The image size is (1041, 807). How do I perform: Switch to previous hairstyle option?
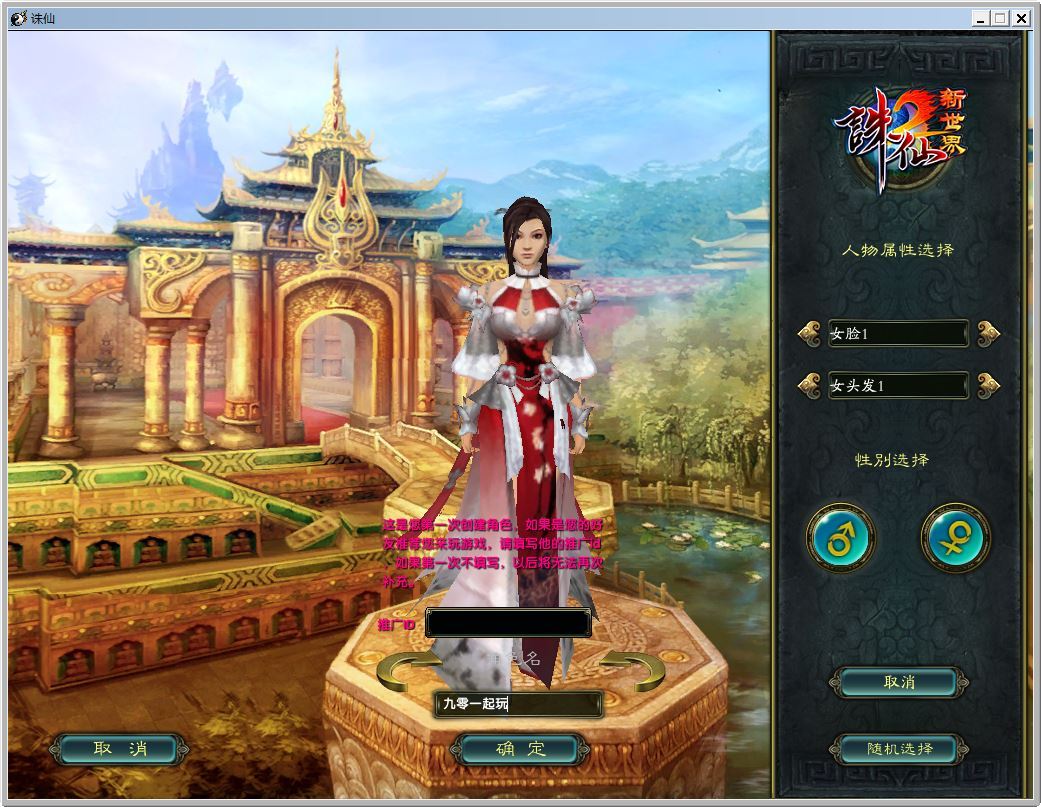(x=810, y=384)
